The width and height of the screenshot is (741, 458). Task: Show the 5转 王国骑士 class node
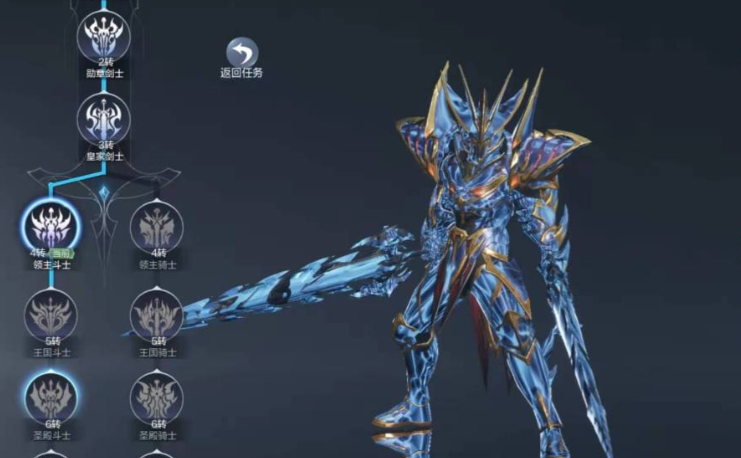coord(157,315)
